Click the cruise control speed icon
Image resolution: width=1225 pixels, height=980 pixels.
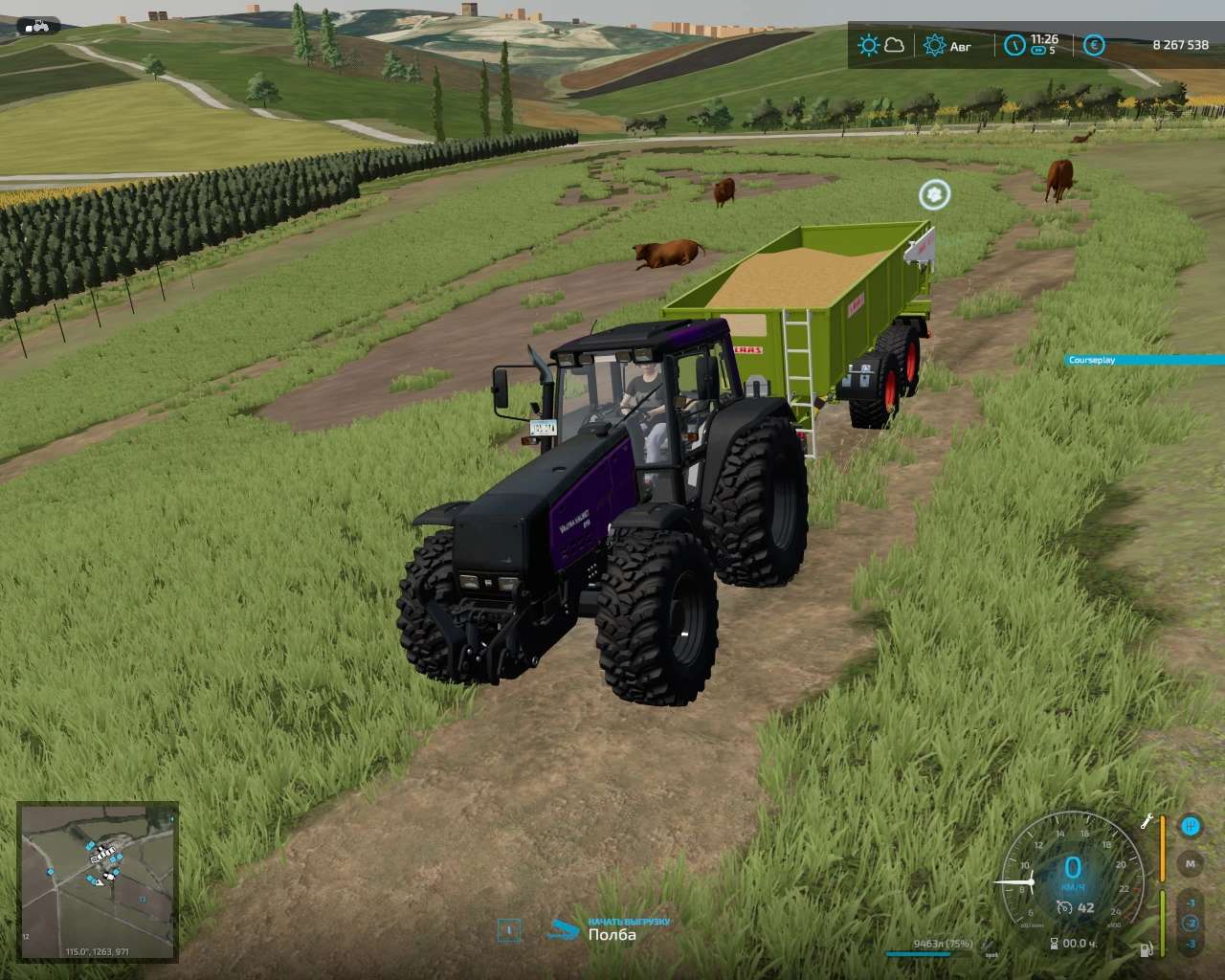[1064, 907]
